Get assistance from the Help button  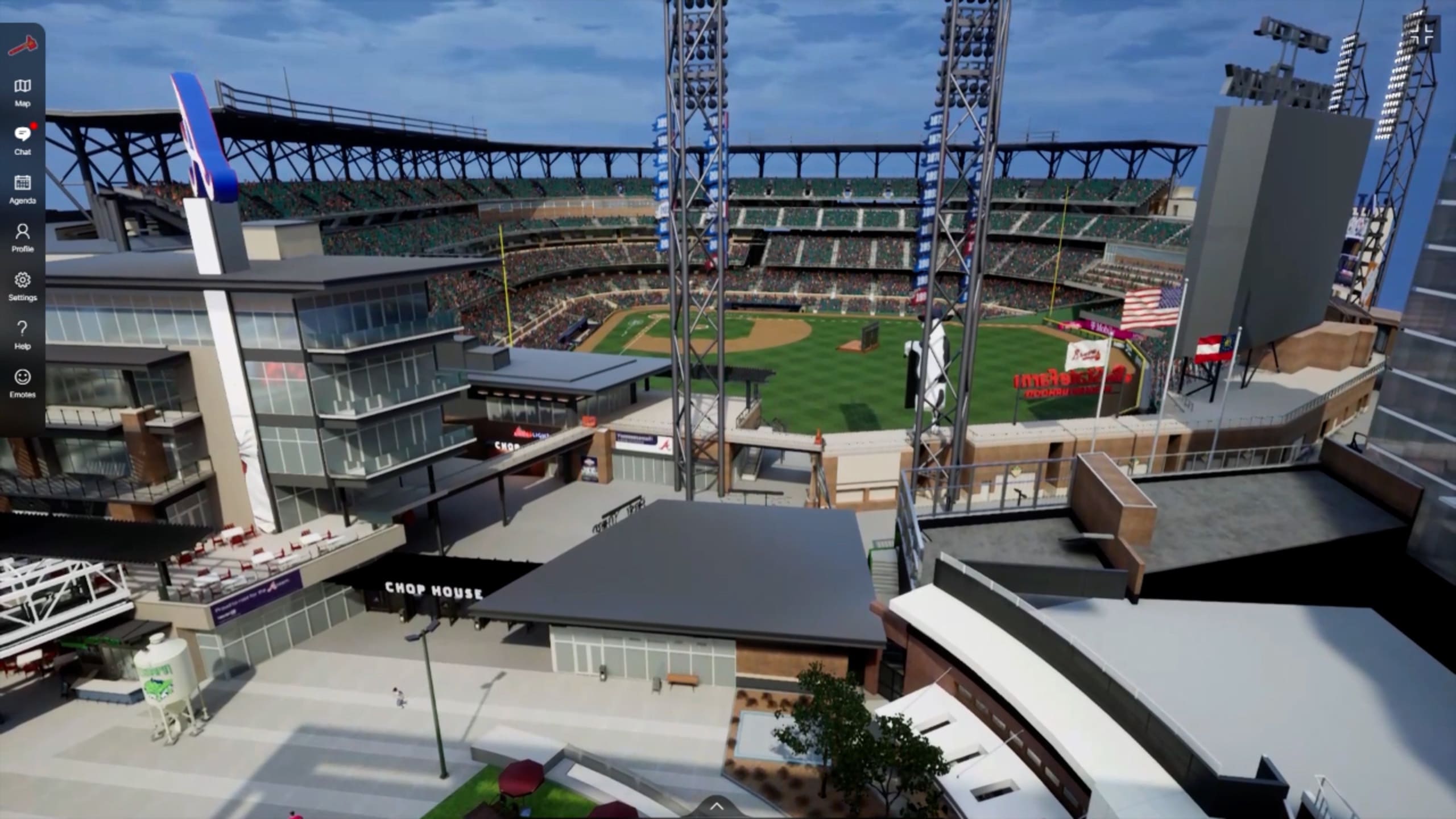(x=23, y=335)
